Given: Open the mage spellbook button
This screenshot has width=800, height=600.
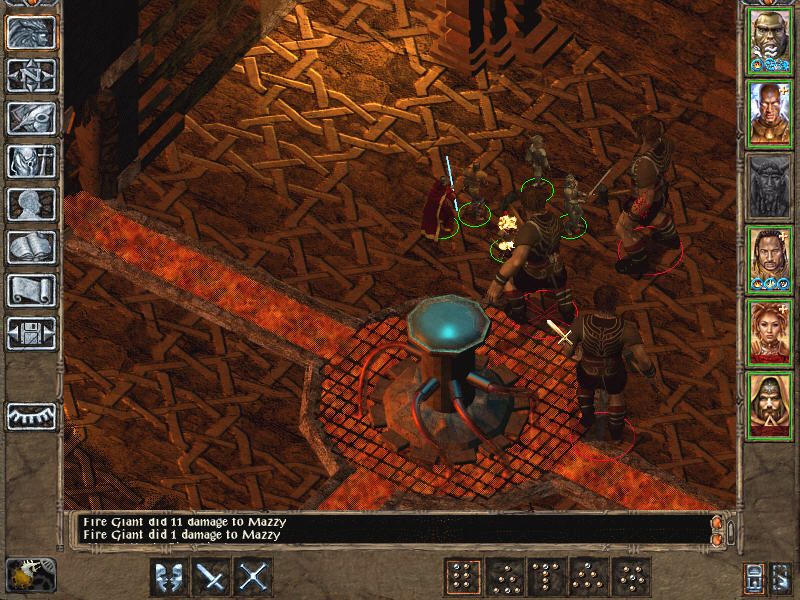Looking at the screenshot, I should pyautogui.click(x=31, y=247).
